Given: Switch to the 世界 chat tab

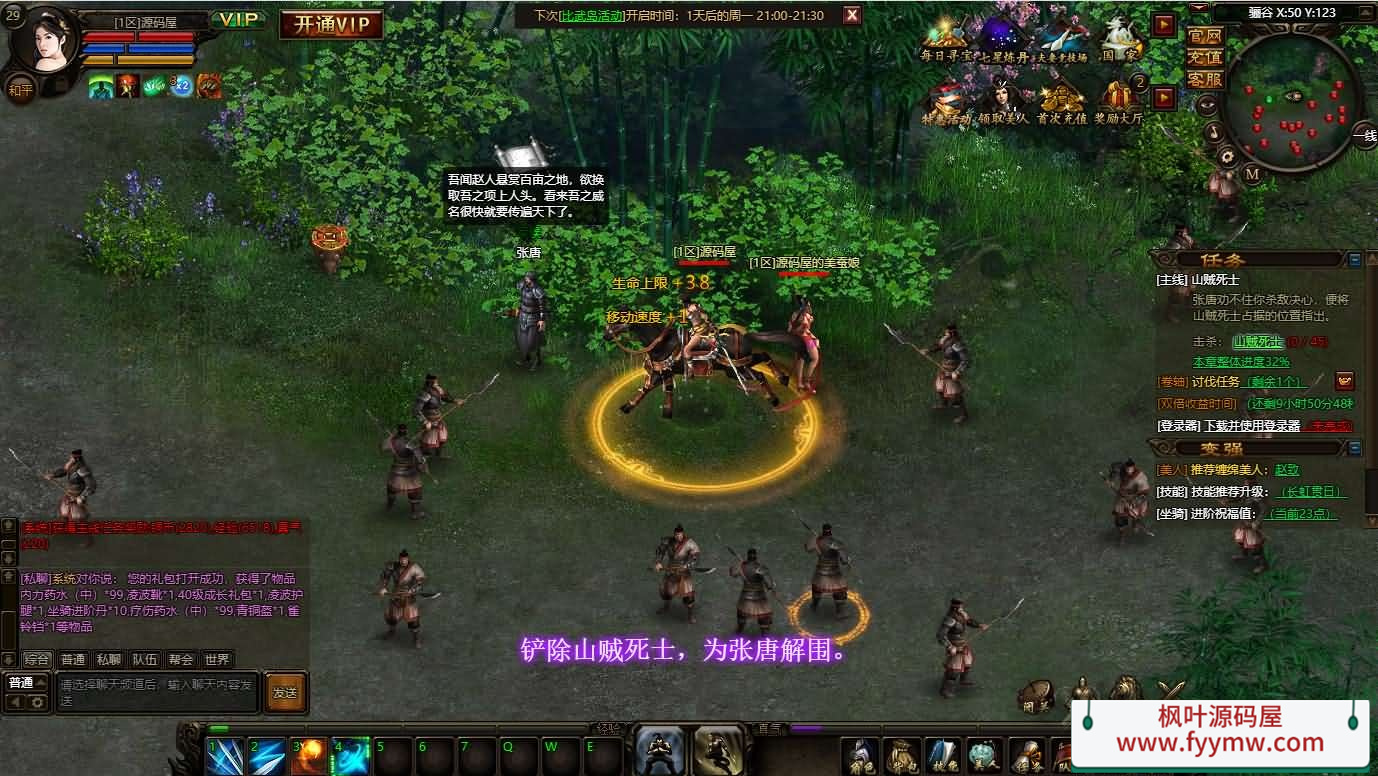Looking at the screenshot, I should click(x=216, y=659).
